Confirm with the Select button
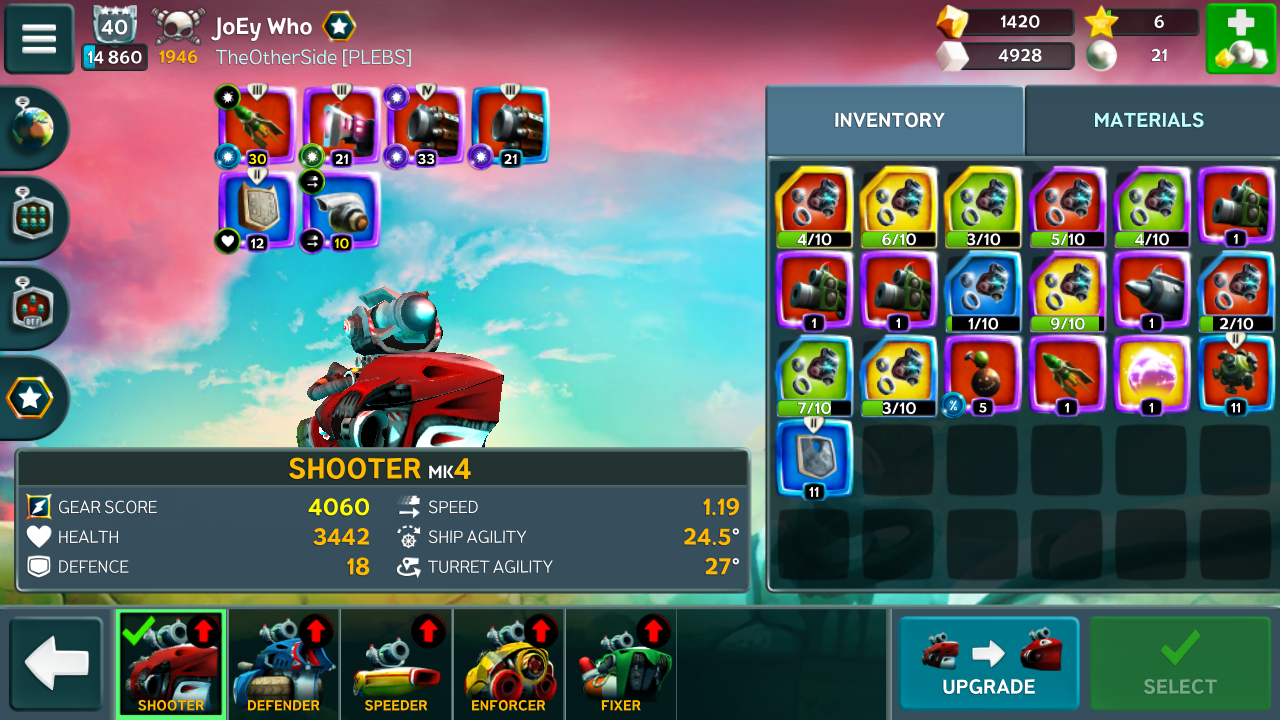Screen dimensions: 1280x720 tap(1180, 663)
